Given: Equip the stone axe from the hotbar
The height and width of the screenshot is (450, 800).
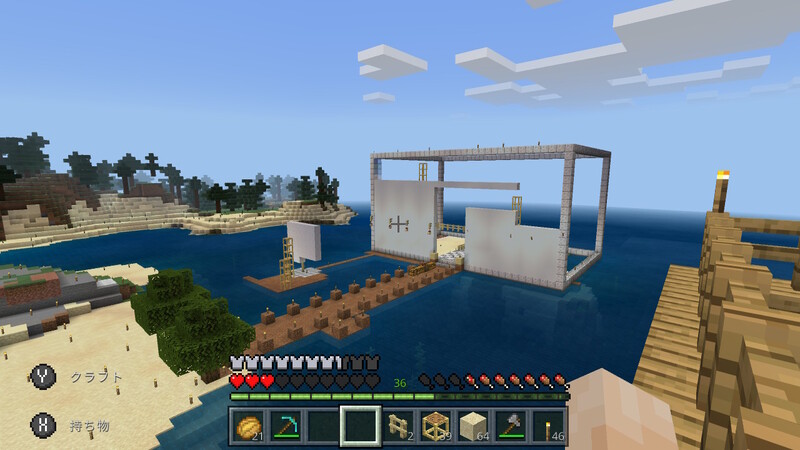Looking at the screenshot, I should [512, 425].
